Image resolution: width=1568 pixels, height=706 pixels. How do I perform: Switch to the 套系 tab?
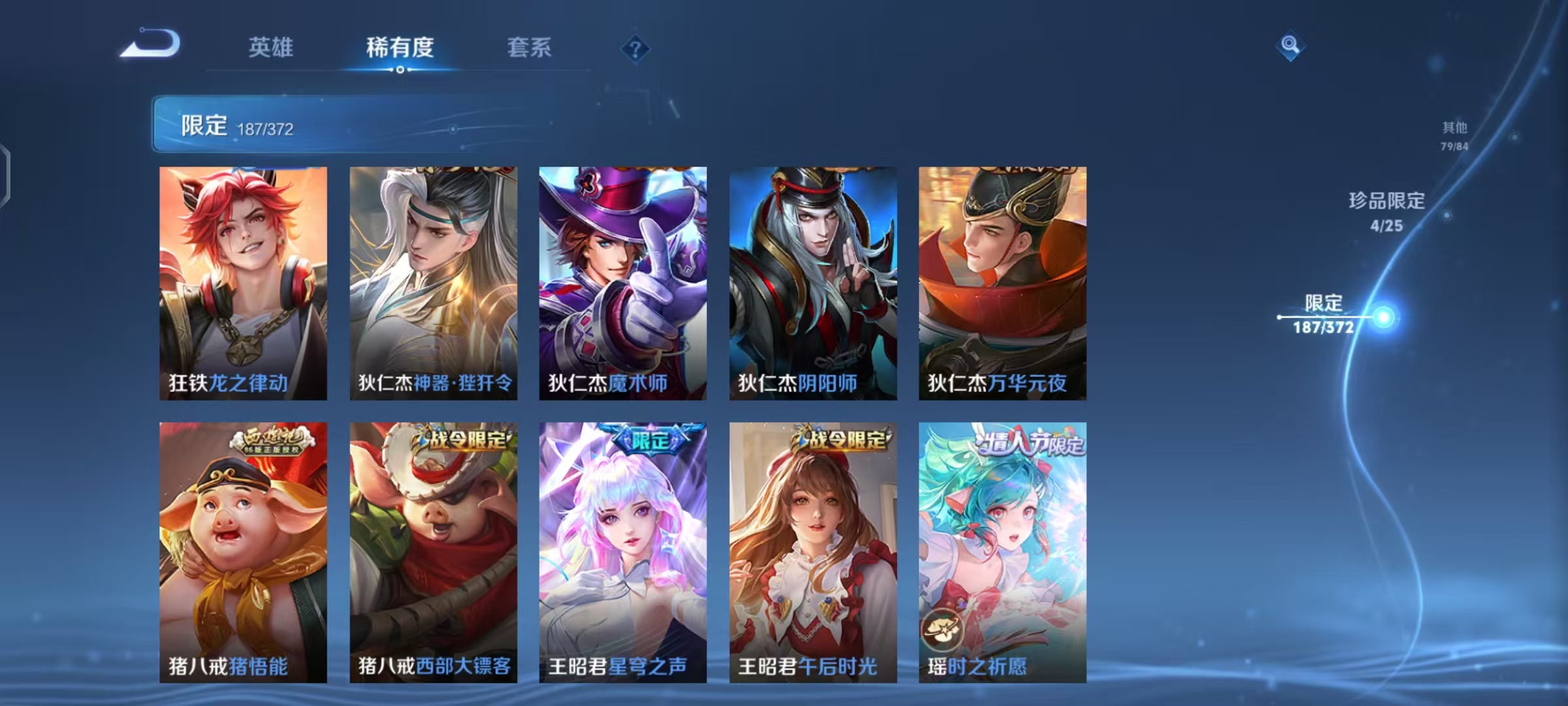pos(529,47)
